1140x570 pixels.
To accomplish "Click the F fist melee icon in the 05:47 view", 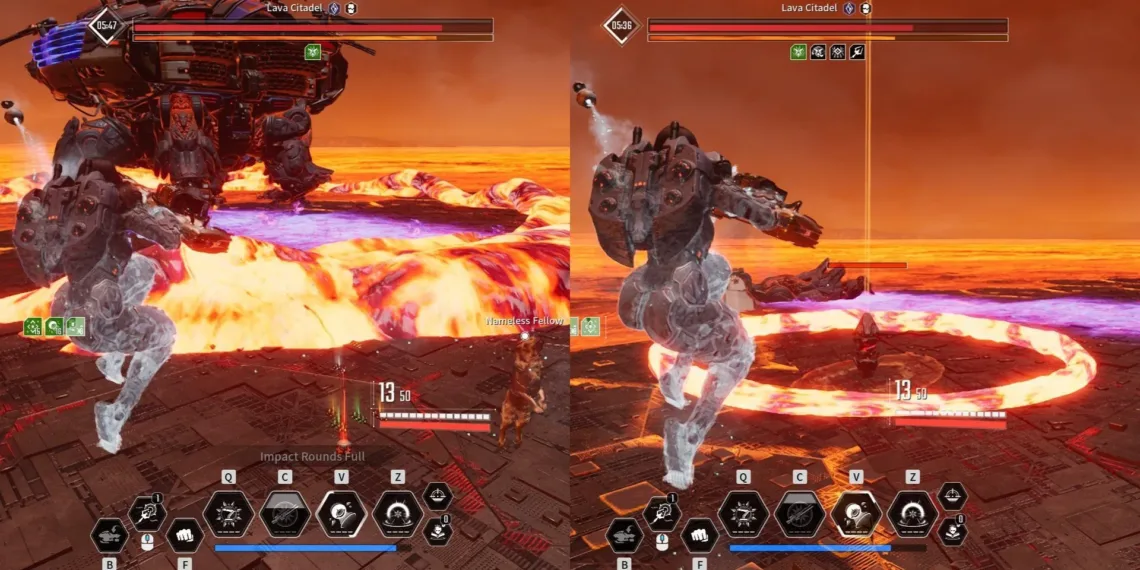I will point(184,535).
